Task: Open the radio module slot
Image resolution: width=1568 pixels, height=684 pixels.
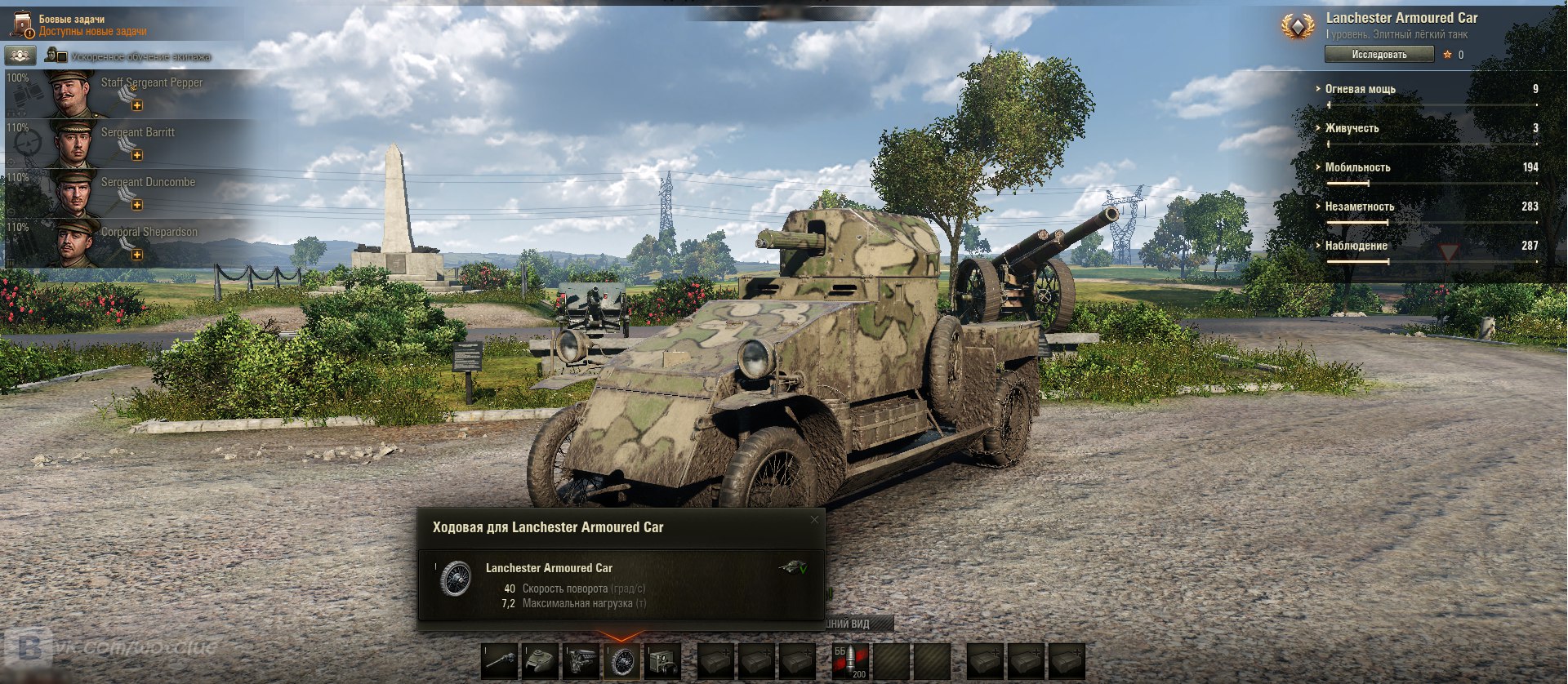Action: click(x=662, y=661)
